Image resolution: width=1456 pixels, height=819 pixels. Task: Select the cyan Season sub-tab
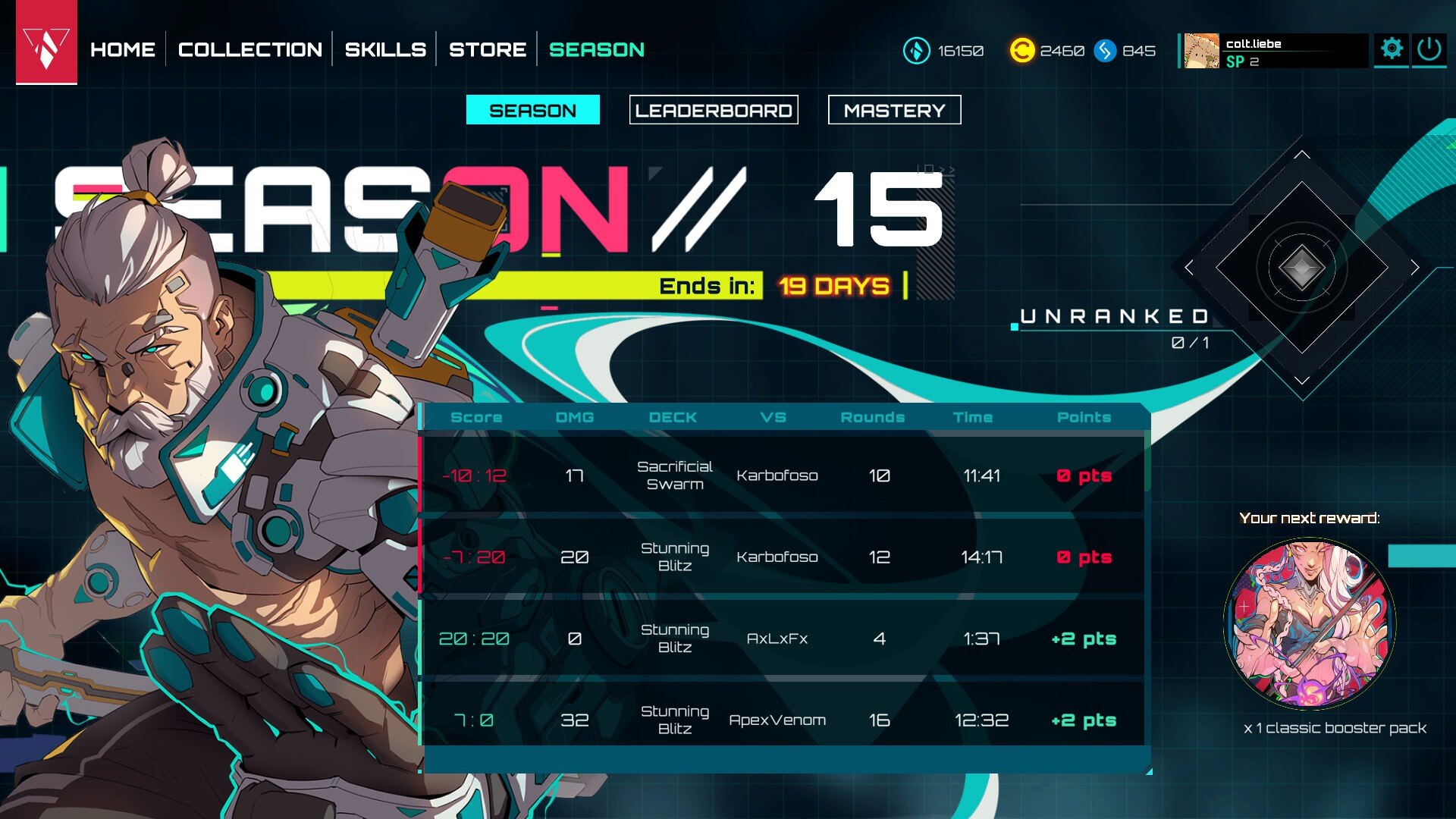point(532,110)
